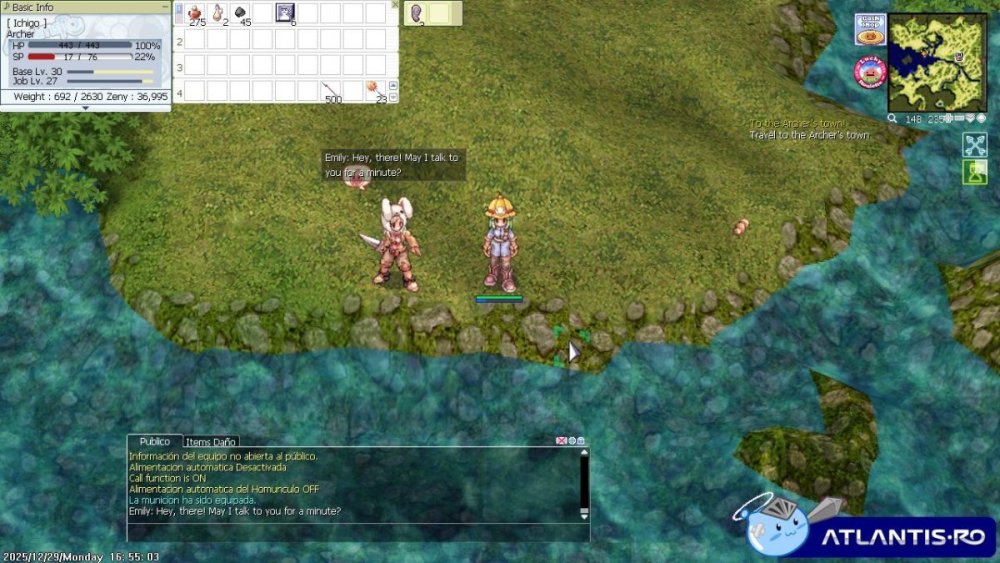The image size is (1000, 563).
Task: Click the ear-shaped item icon
Action: coord(416,13)
